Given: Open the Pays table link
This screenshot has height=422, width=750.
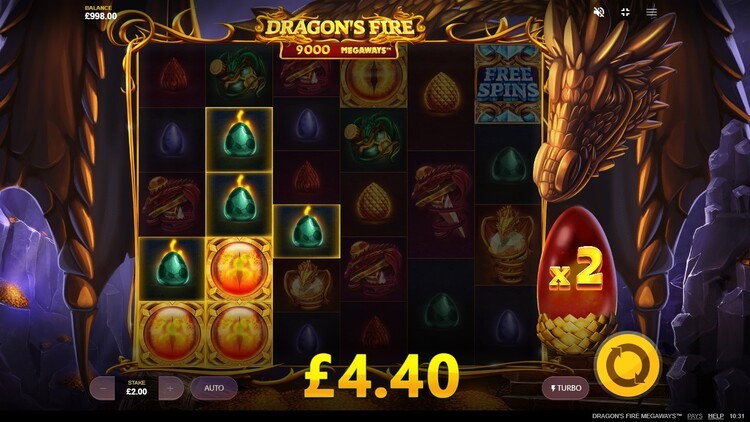Looking at the screenshot, I should [x=694, y=415].
